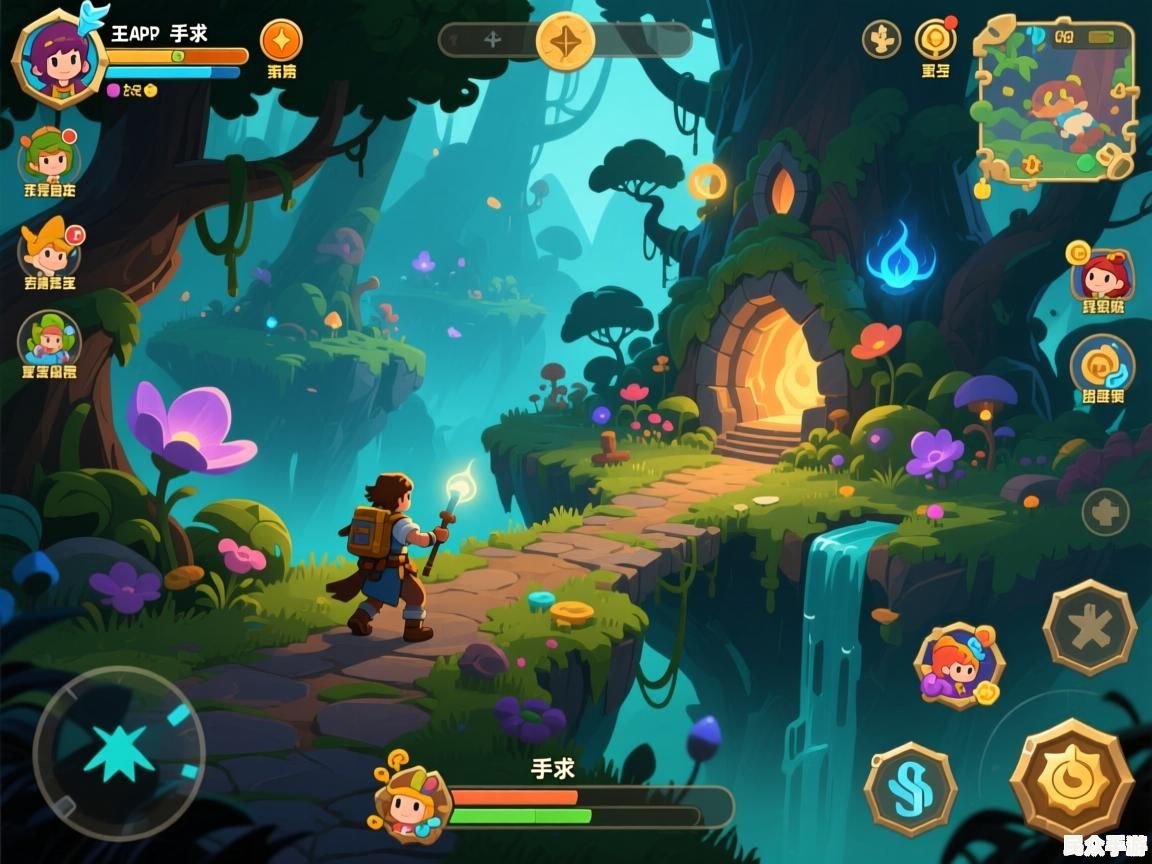Activate the grey octagon cross skill
The image size is (1152, 864).
click(1089, 628)
